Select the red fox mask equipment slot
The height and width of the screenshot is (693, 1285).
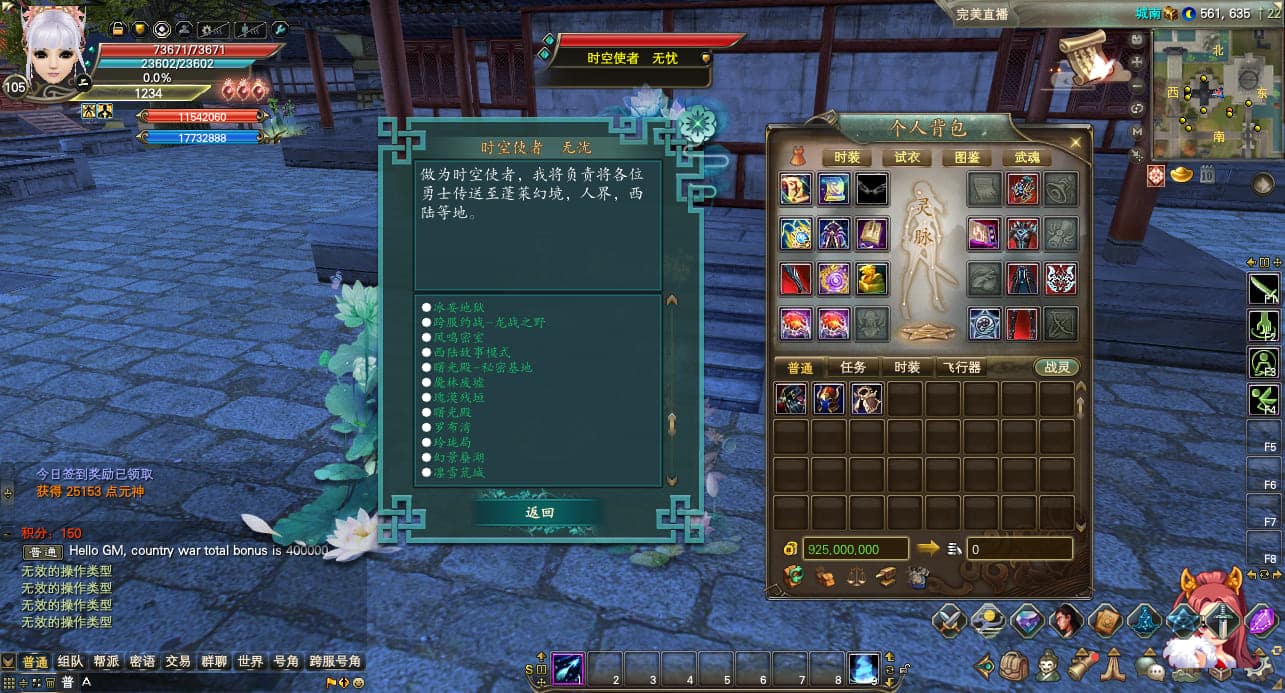tap(1060, 279)
